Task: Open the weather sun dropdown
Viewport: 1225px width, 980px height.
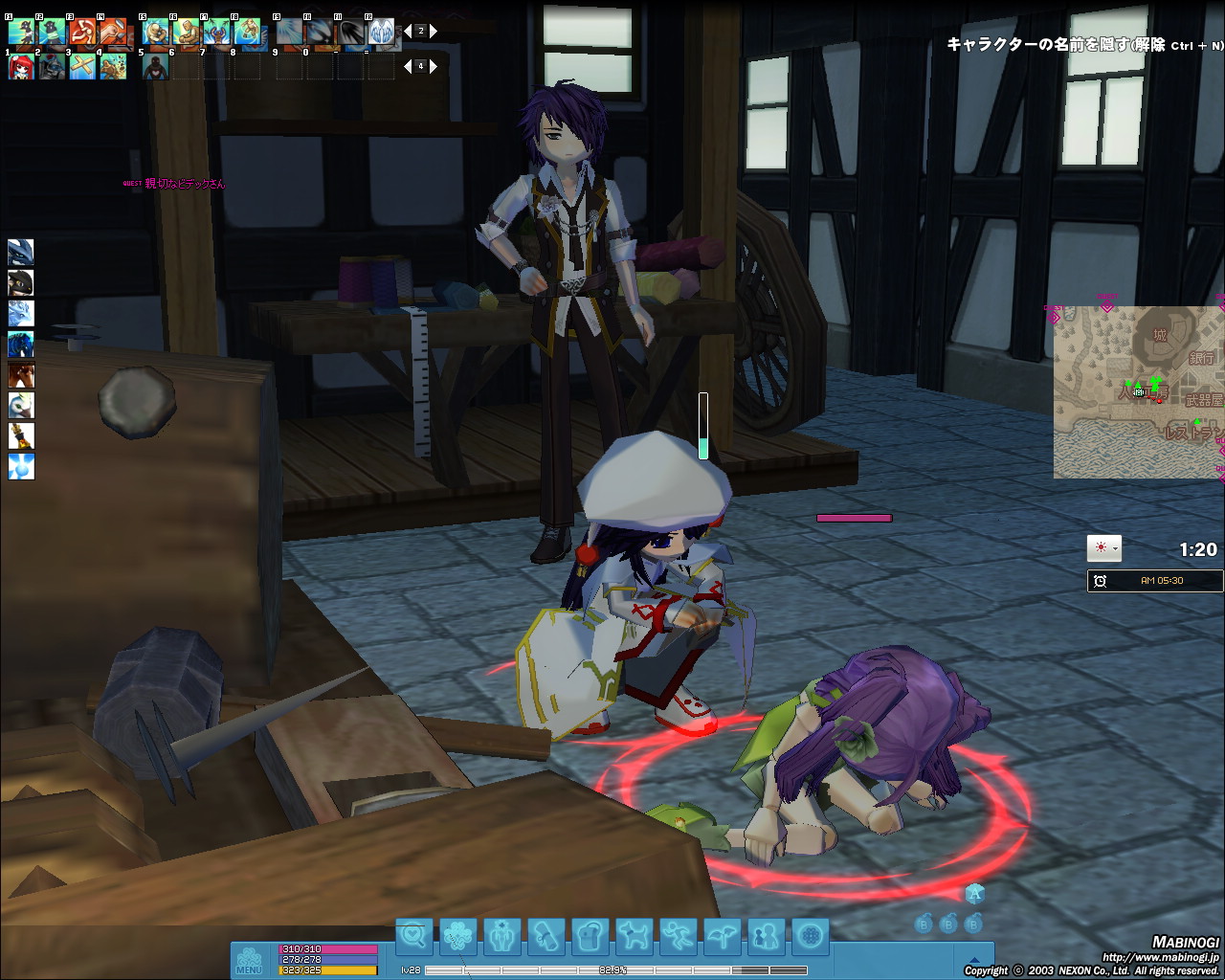Action: (1103, 548)
